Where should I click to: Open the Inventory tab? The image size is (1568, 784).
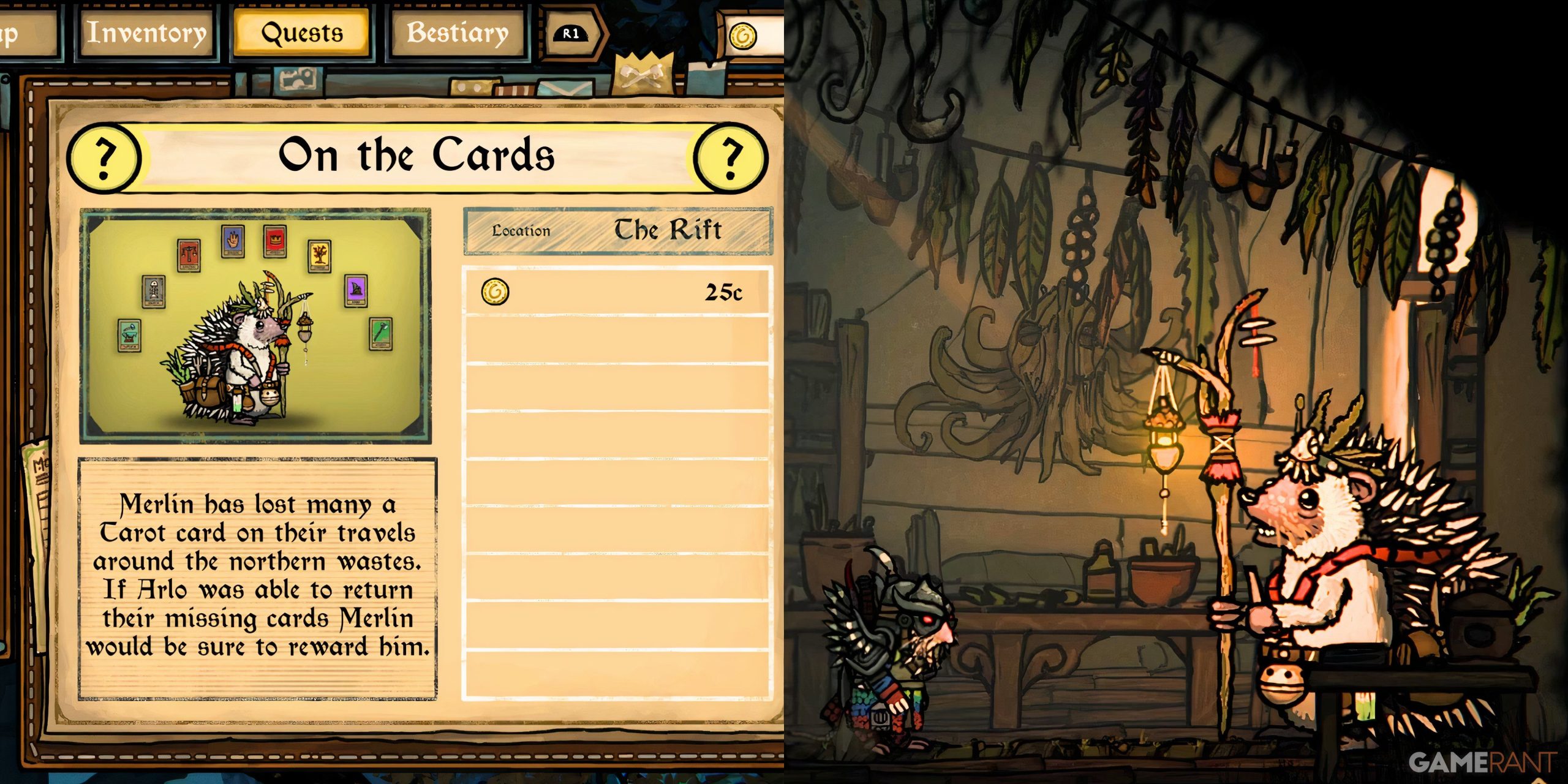coord(146,33)
